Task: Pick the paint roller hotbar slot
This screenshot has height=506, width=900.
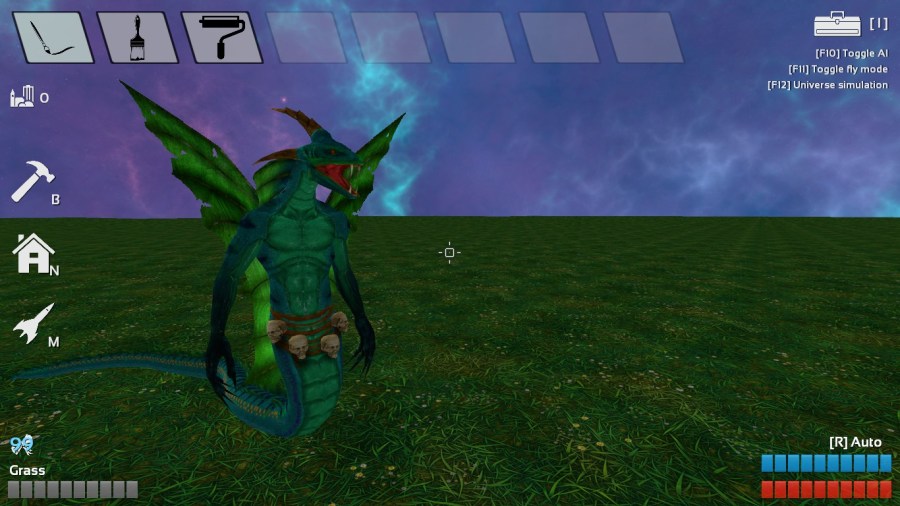Action: (x=221, y=38)
